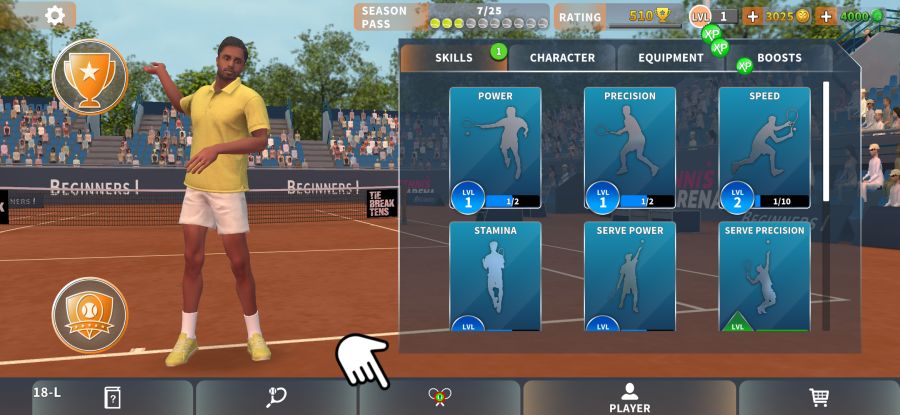Upgrade the Serve Precision skill card
Screen dimensions: 900x415
tap(764, 277)
